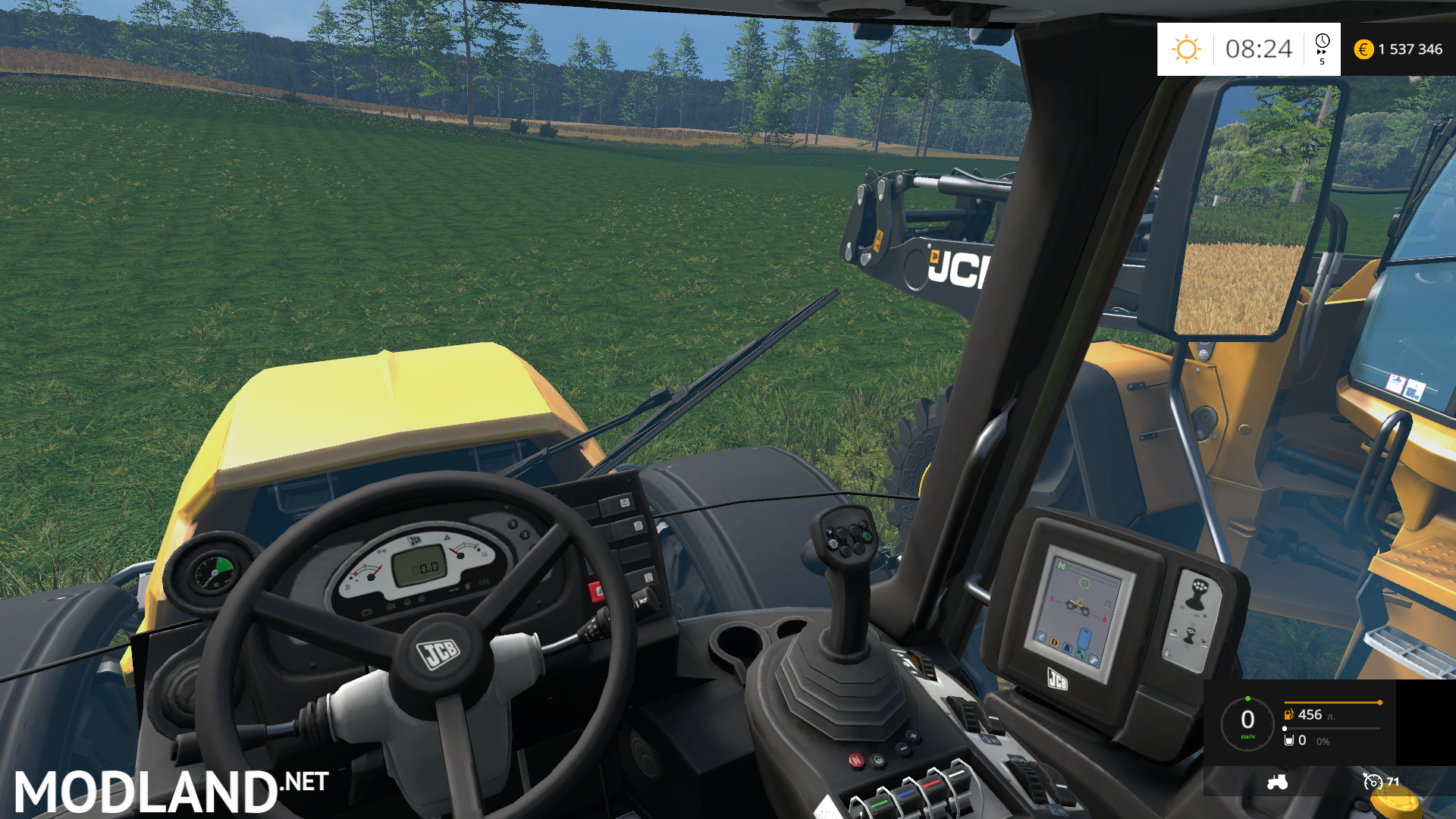Screen dimensions: 1456x819
Task: Click the fill level container icon in the HUD
Action: tap(1288, 740)
